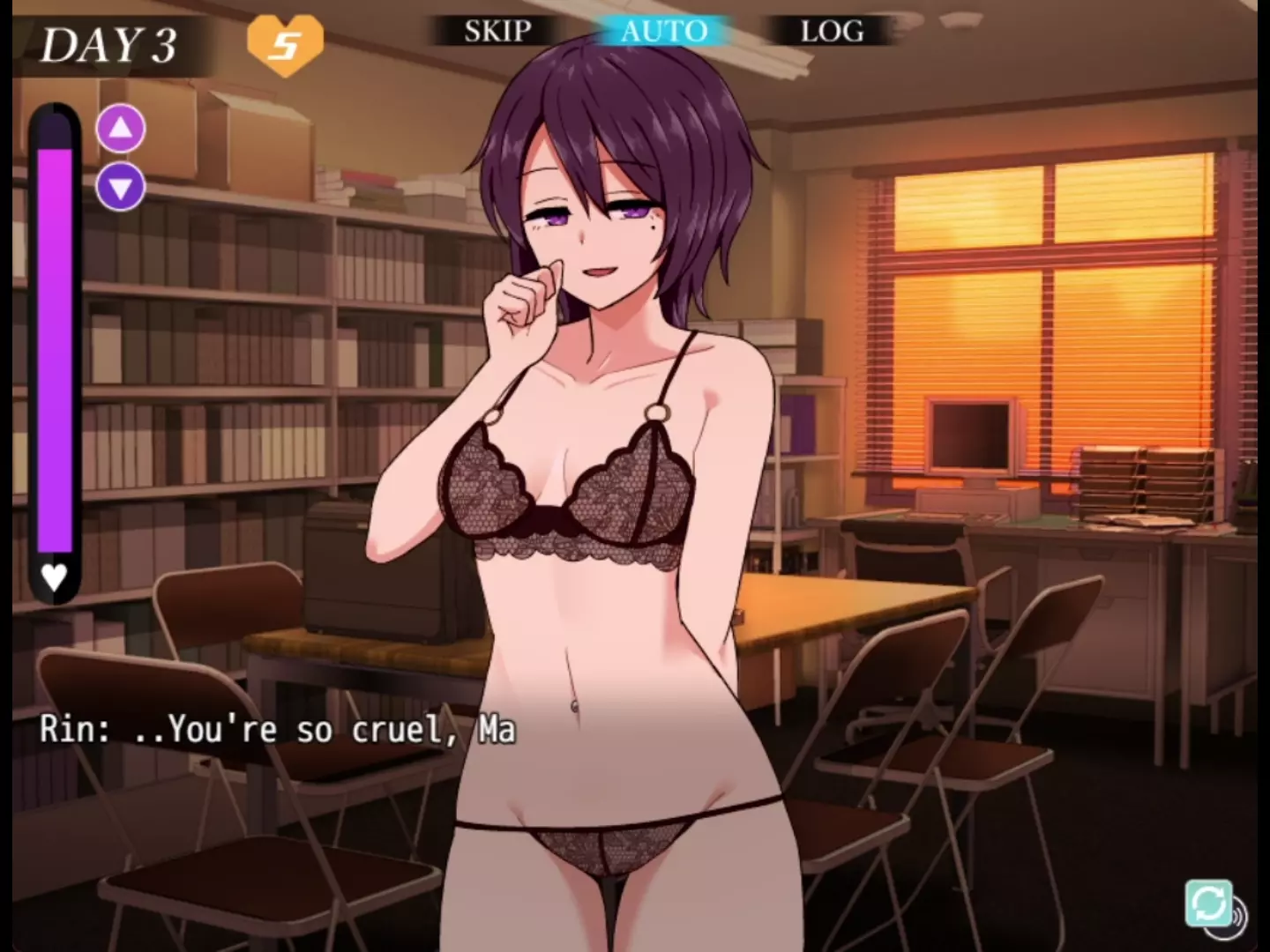Tap the teal rotate screen icon
Viewport: 1270px width, 952px height.
(x=1208, y=903)
